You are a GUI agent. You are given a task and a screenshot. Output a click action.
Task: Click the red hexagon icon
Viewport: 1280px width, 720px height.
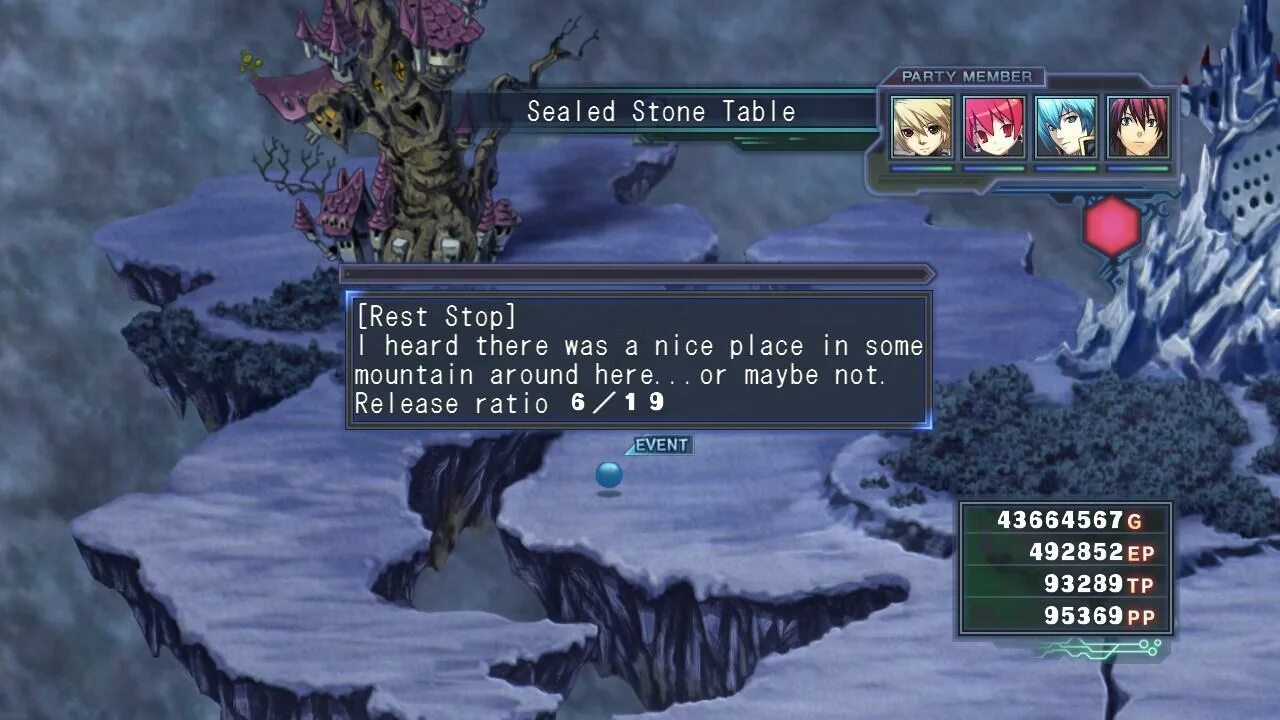click(x=1111, y=227)
